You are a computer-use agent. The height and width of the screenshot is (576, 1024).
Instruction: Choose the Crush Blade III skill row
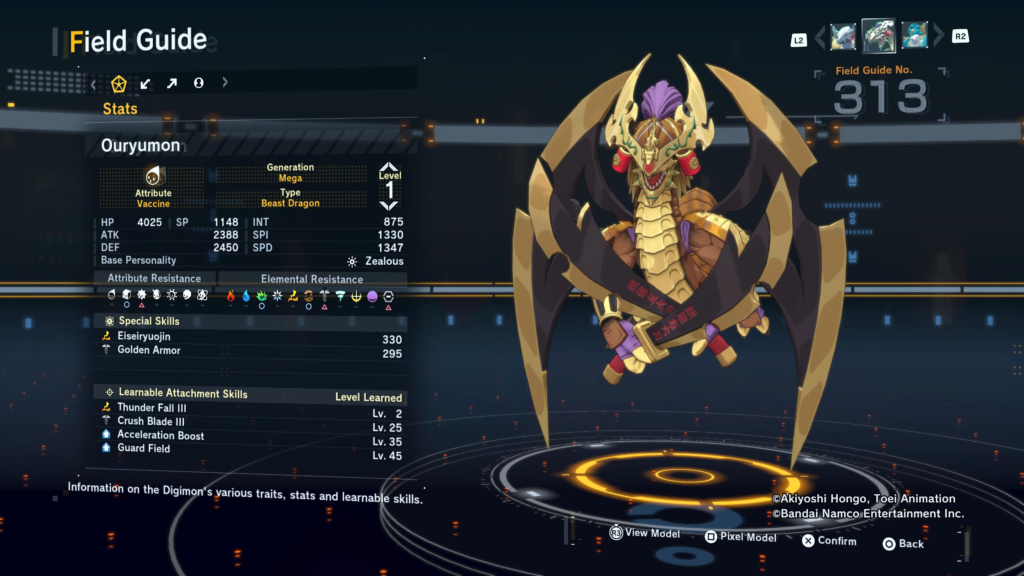[x=252, y=422]
